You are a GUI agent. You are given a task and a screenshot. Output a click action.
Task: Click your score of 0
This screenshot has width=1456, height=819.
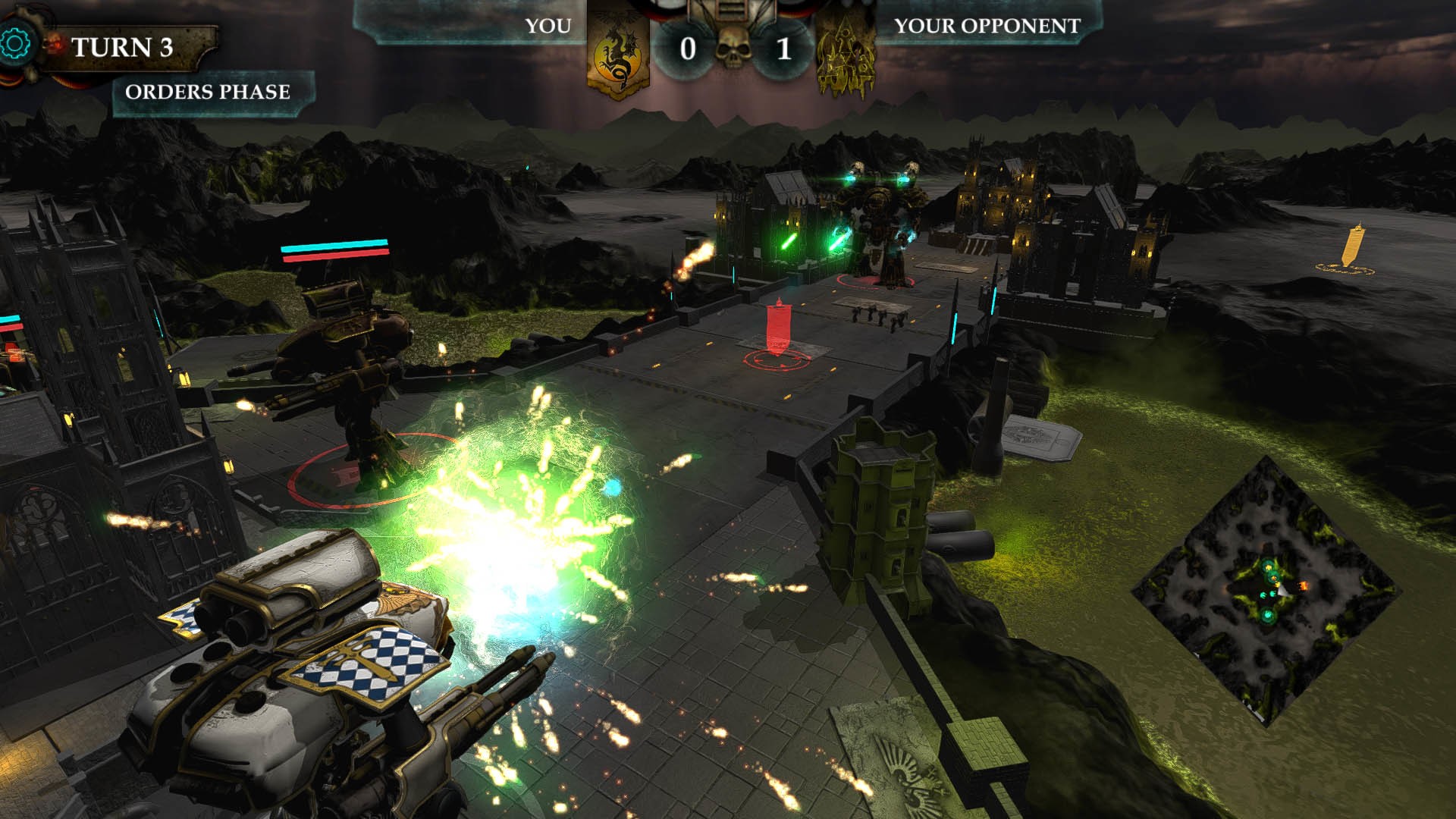pyautogui.click(x=687, y=52)
